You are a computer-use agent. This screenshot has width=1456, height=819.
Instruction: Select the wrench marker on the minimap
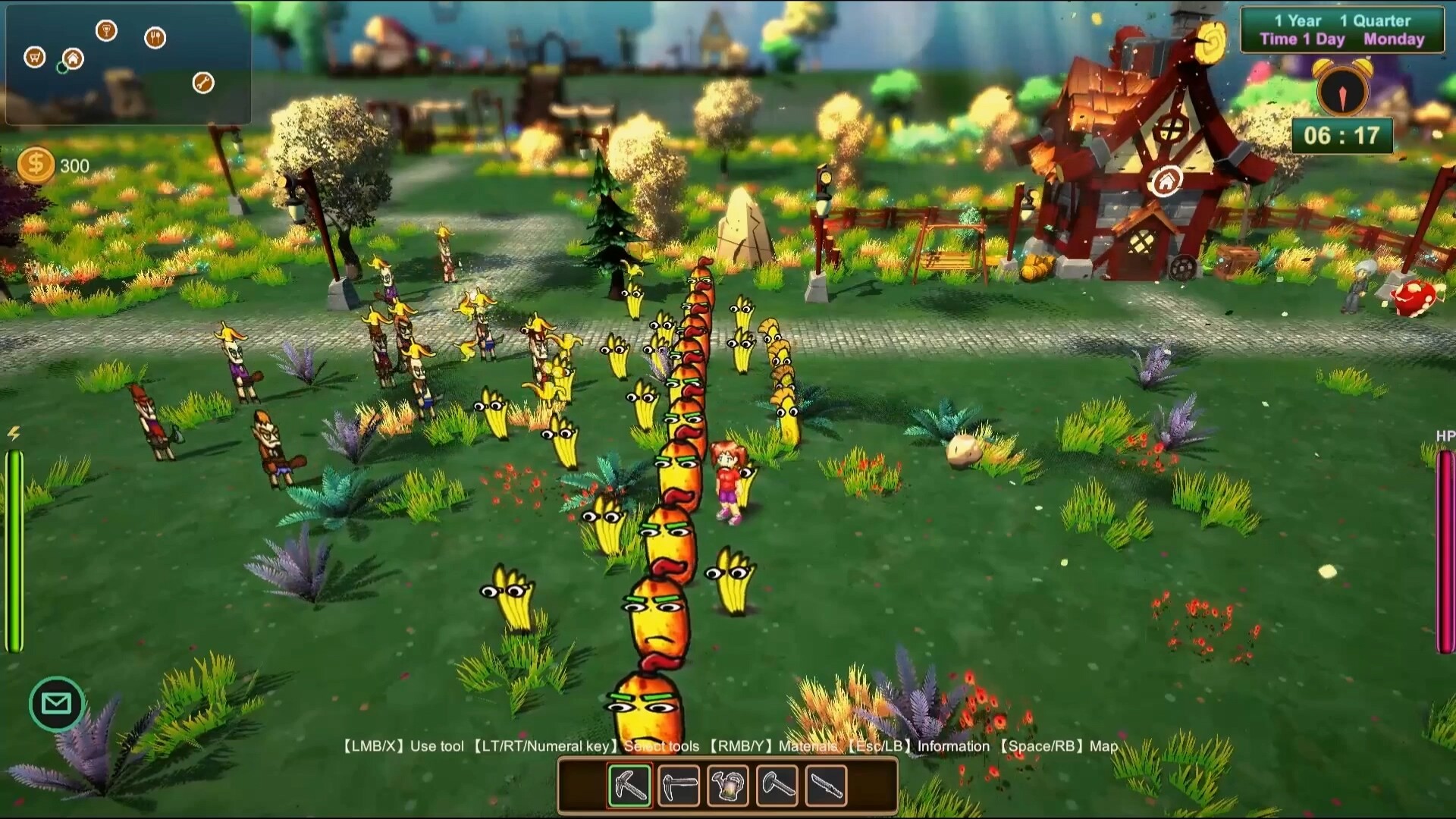pos(203,83)
